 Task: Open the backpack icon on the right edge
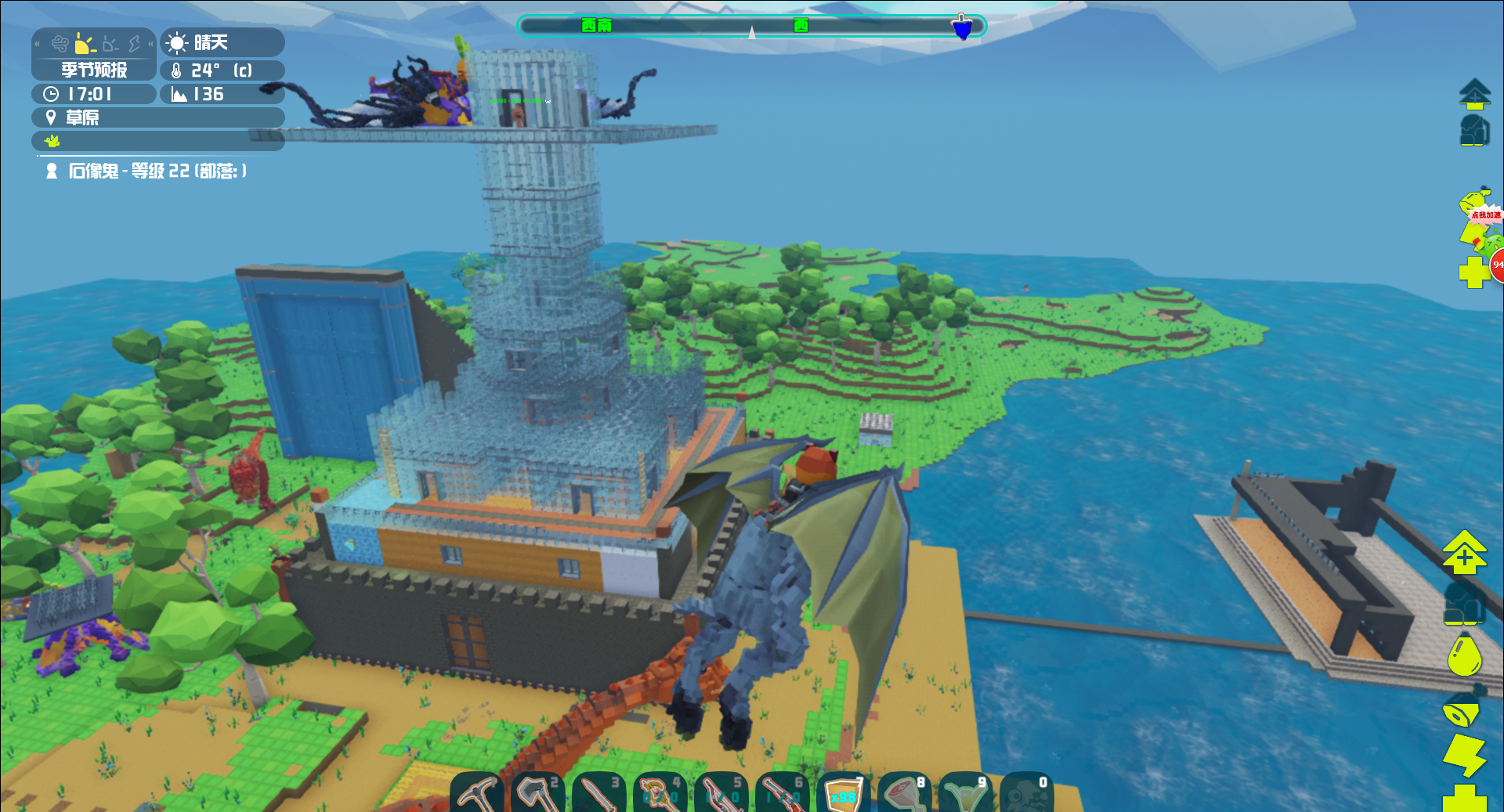click(1475, 130)
